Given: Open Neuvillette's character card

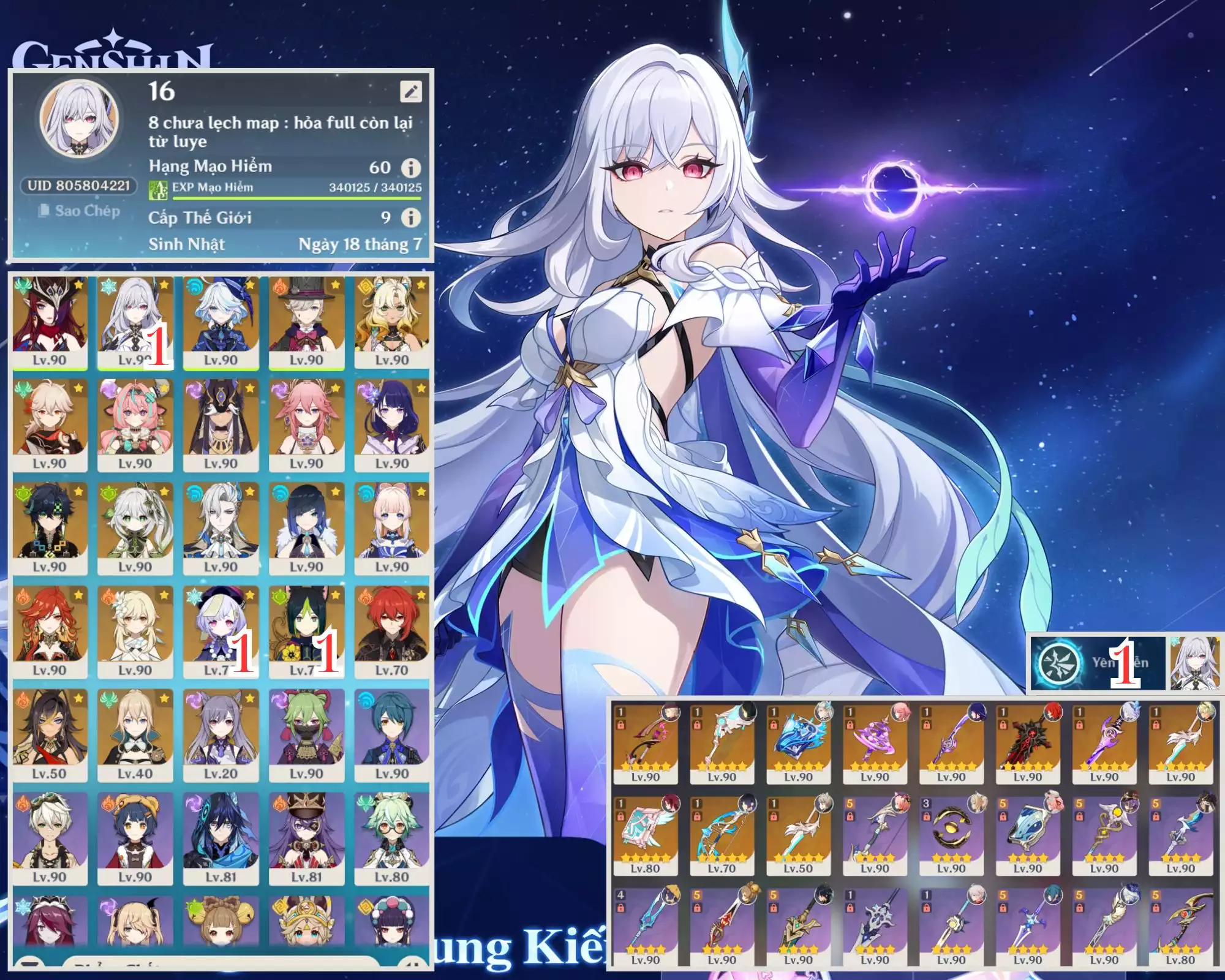Looking at the screenshot, I should (221, 528).
